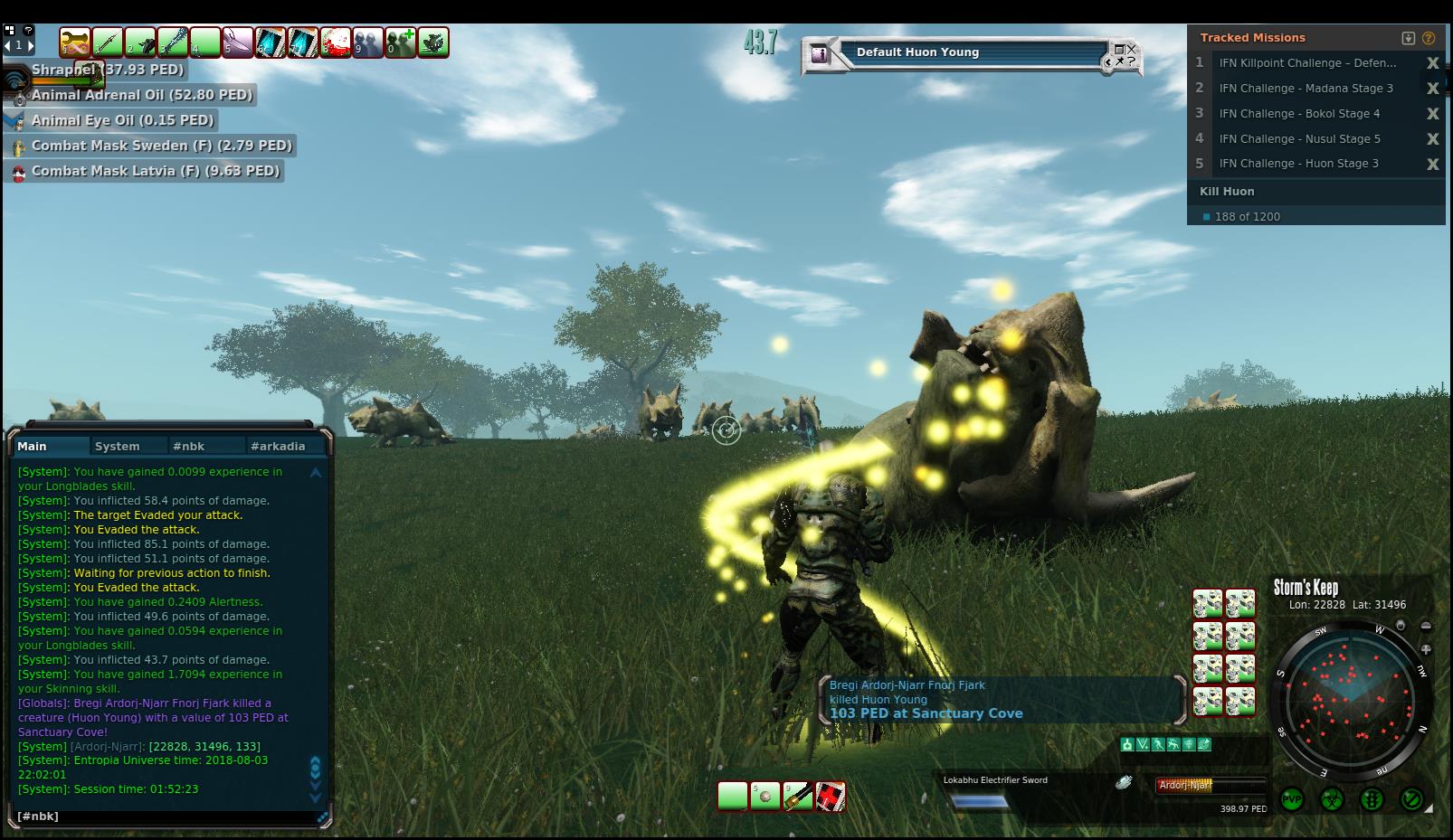1453x840 pixels.
Task: Toggle the PVP radar button
Action: tap(1292, 799)
